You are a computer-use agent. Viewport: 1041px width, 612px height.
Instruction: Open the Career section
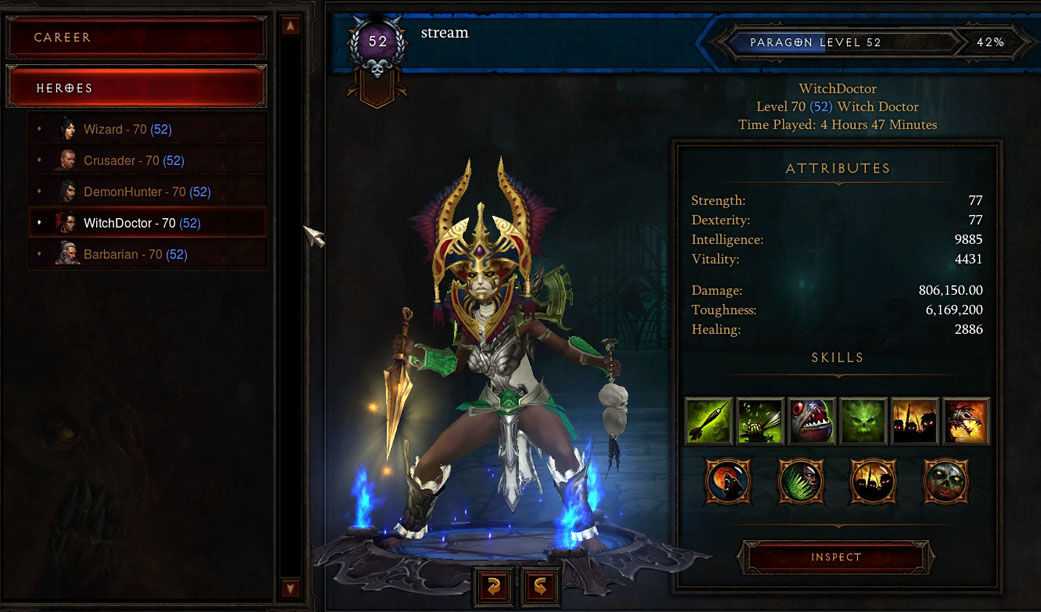click(136, 38)
